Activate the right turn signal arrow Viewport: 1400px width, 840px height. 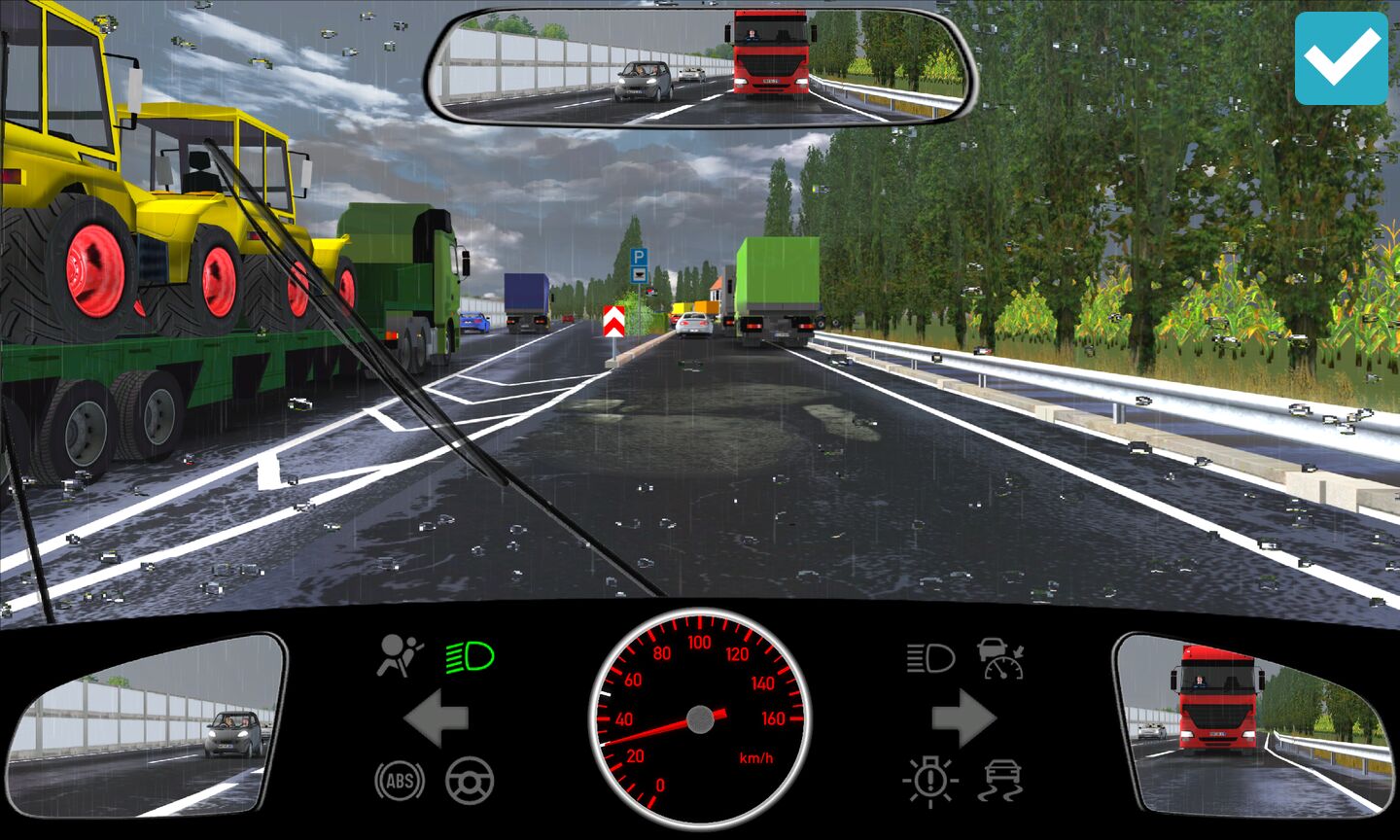pos(963,719)
